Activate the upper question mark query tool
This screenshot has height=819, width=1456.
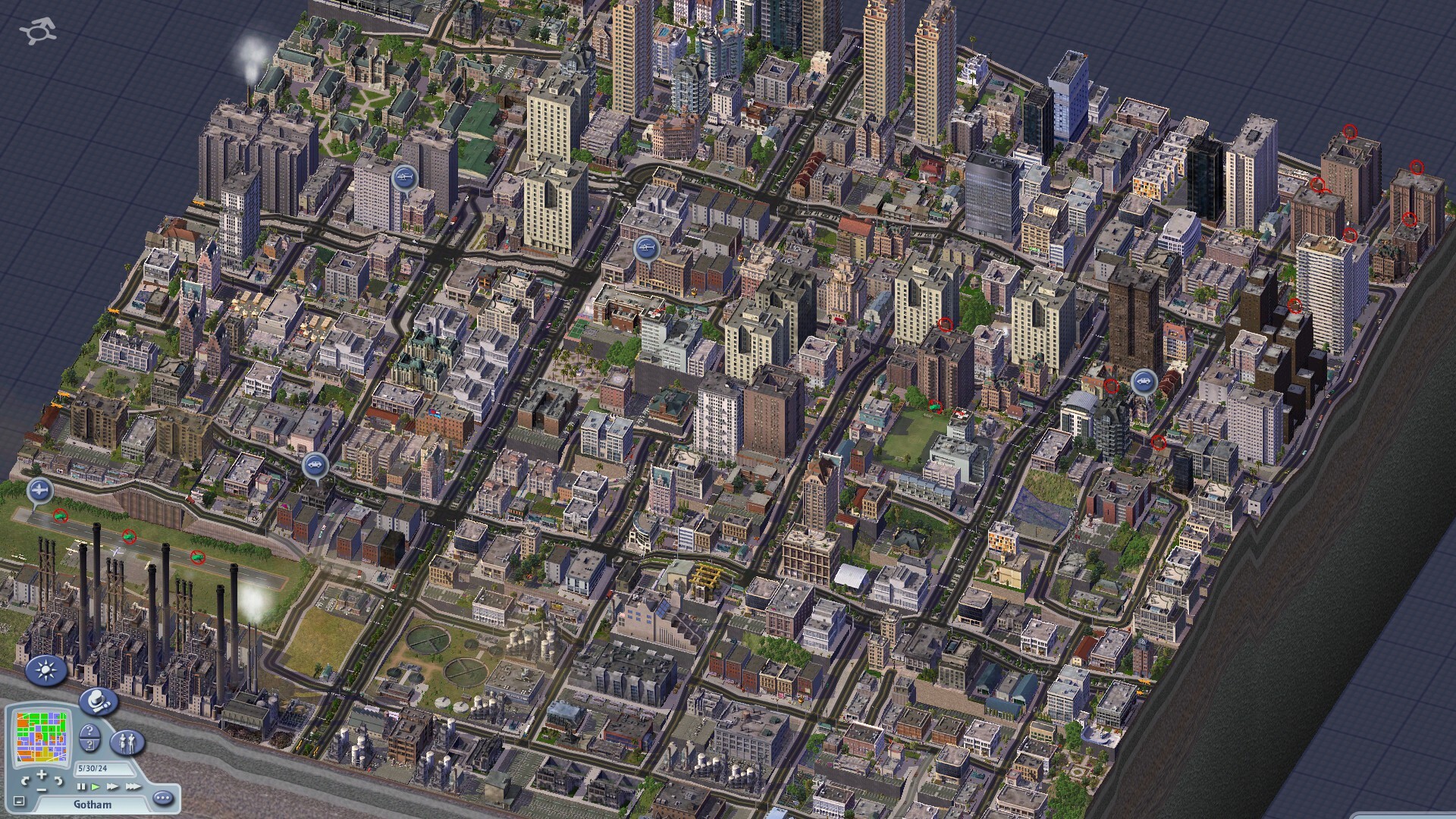pos(89,732)
